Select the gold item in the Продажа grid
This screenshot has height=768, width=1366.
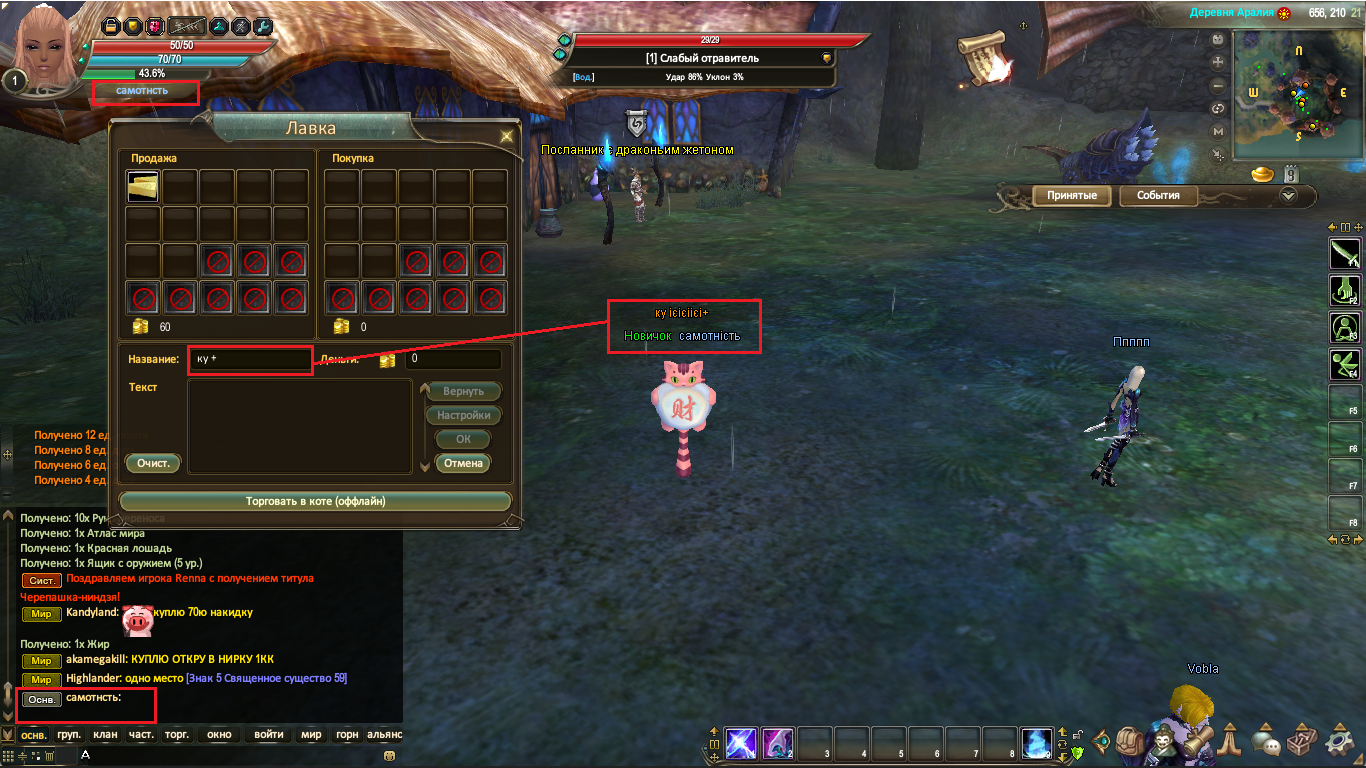point(143,187)
